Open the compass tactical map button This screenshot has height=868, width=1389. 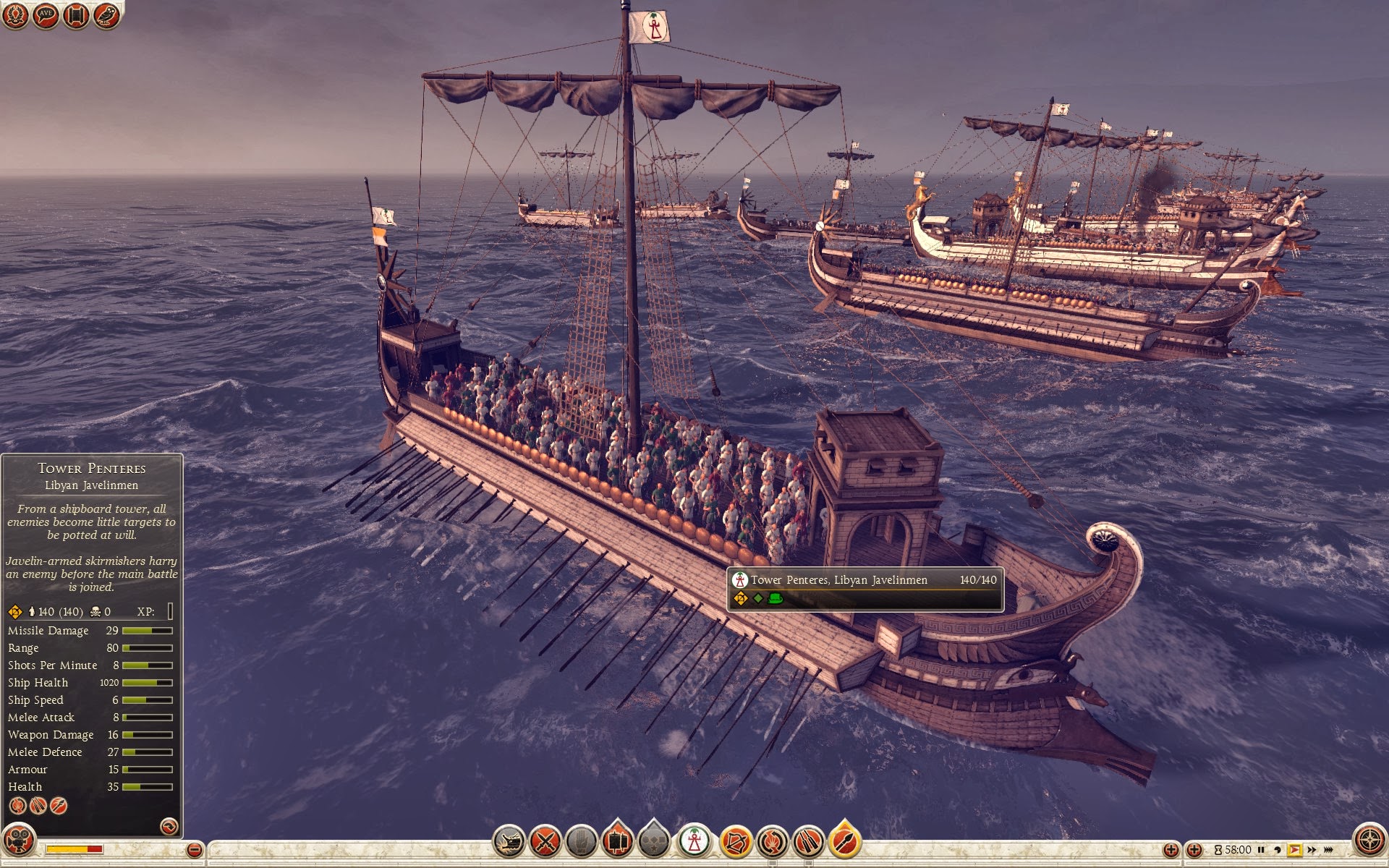point(1369,841)
